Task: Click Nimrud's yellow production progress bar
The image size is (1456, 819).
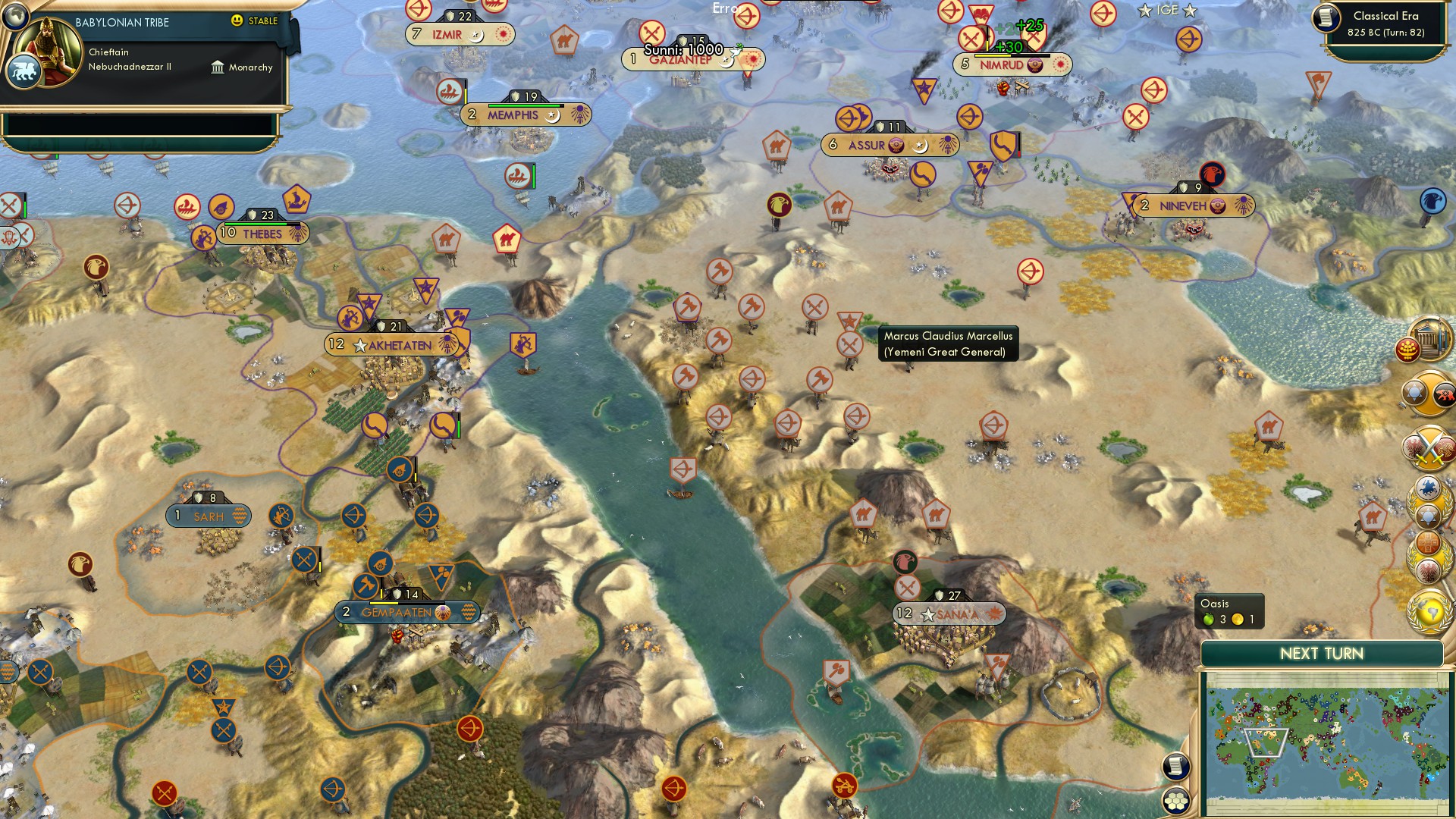Action: (993, 55)
